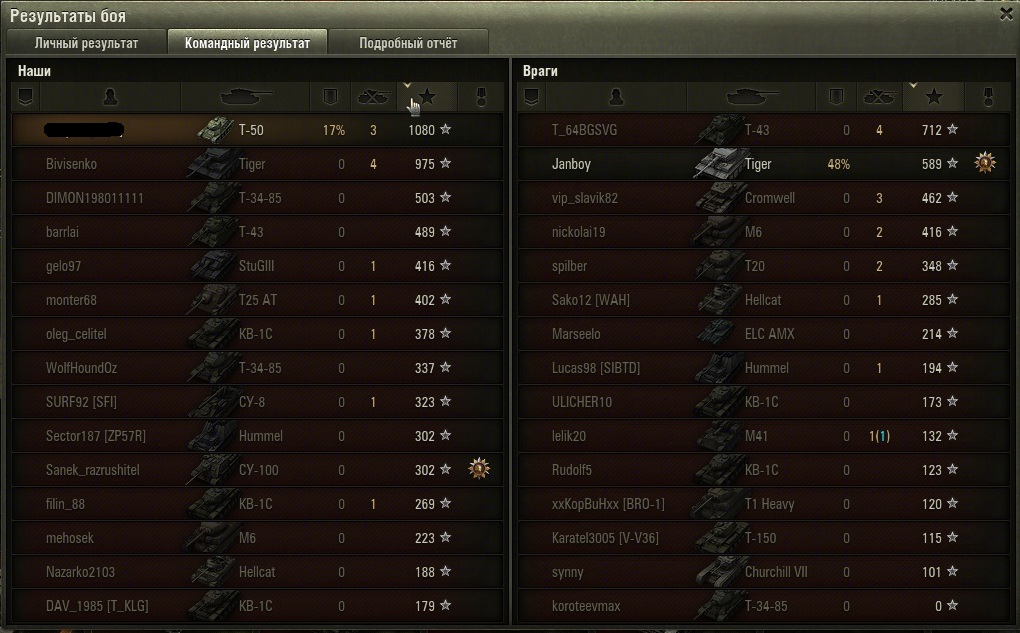This screenshot has height=633, width=1020.
Task: Click the Nazarko2103 Hellcat row
Action: pos(250,572)
